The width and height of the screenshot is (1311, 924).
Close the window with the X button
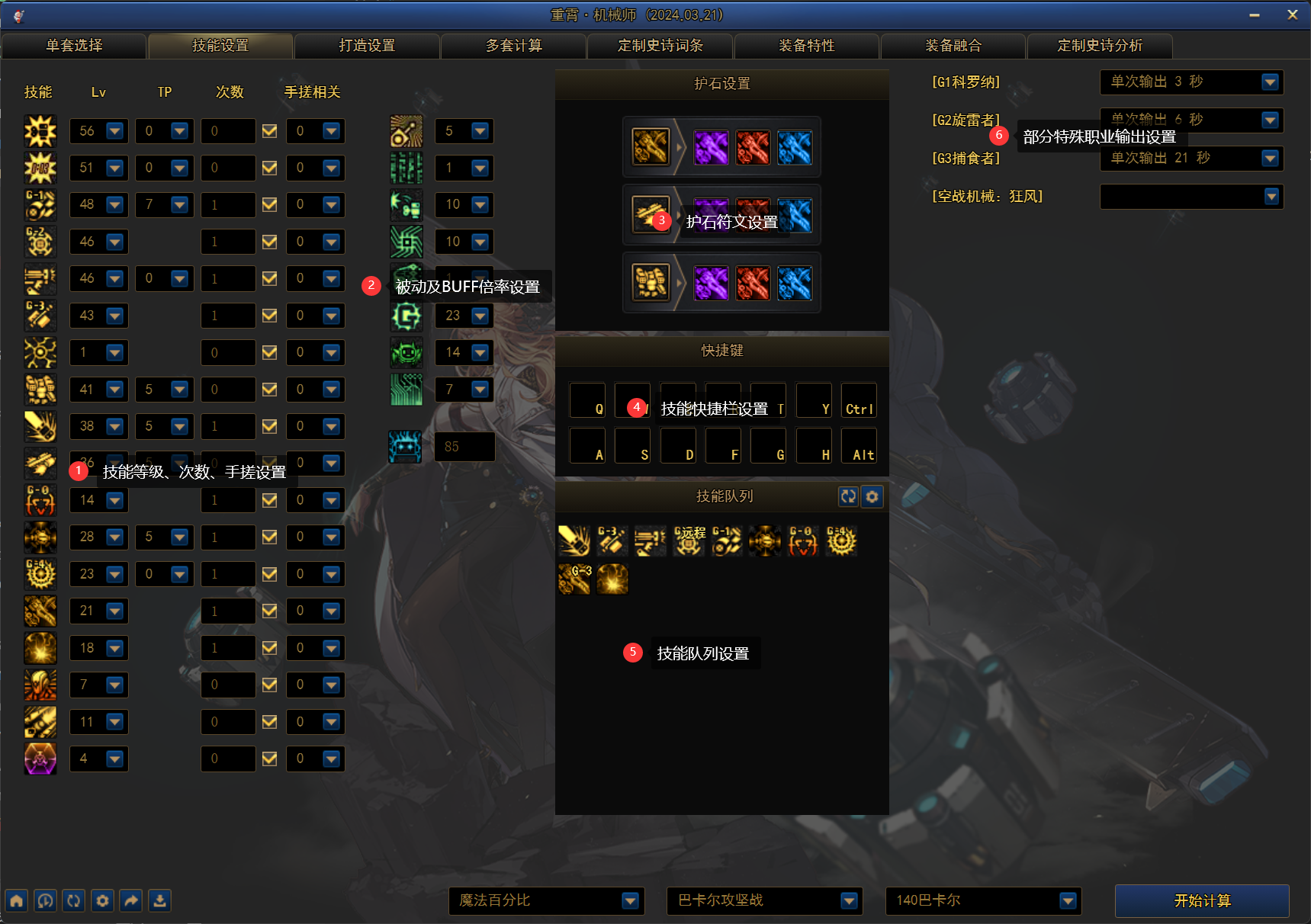click(x=1292, y=14)
